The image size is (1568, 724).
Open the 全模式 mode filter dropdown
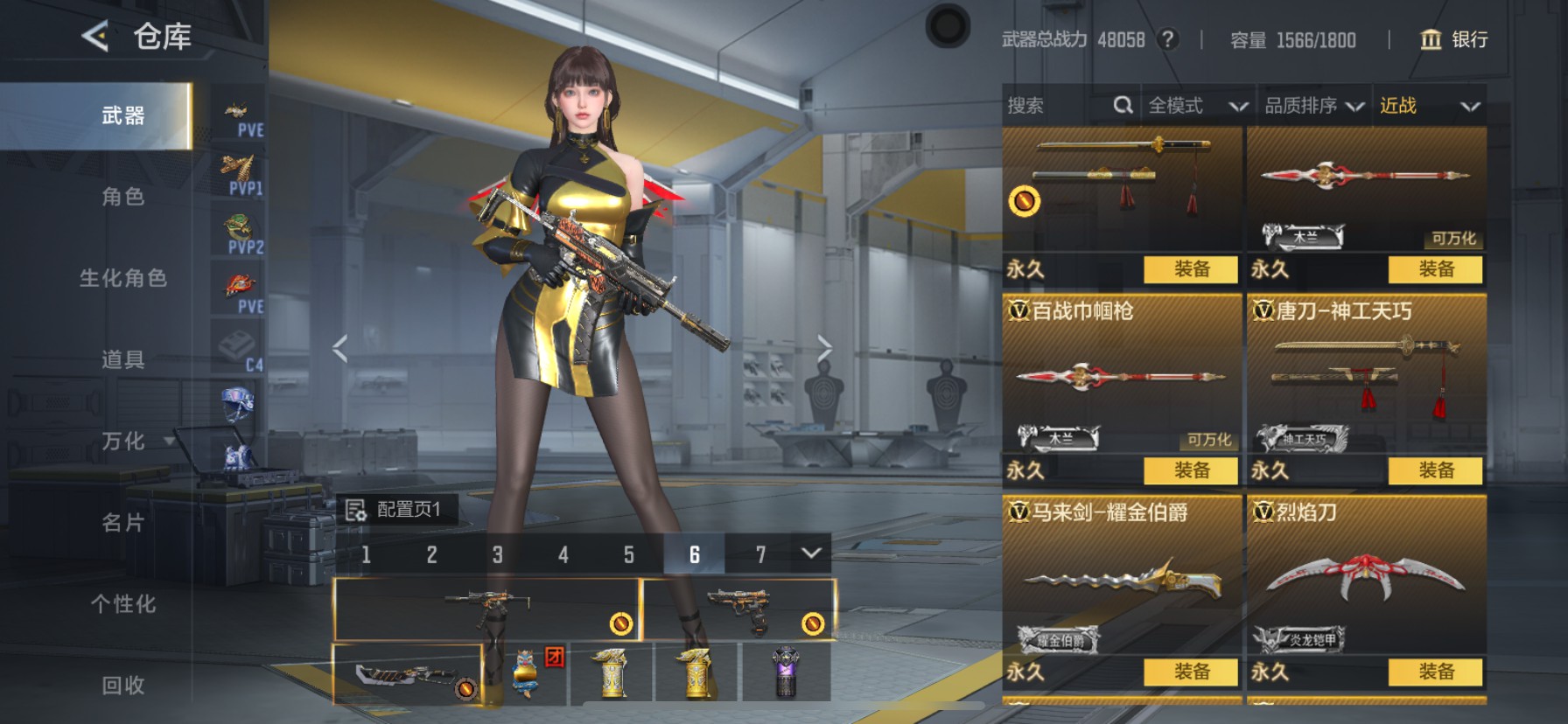(x=1196, y=106)
